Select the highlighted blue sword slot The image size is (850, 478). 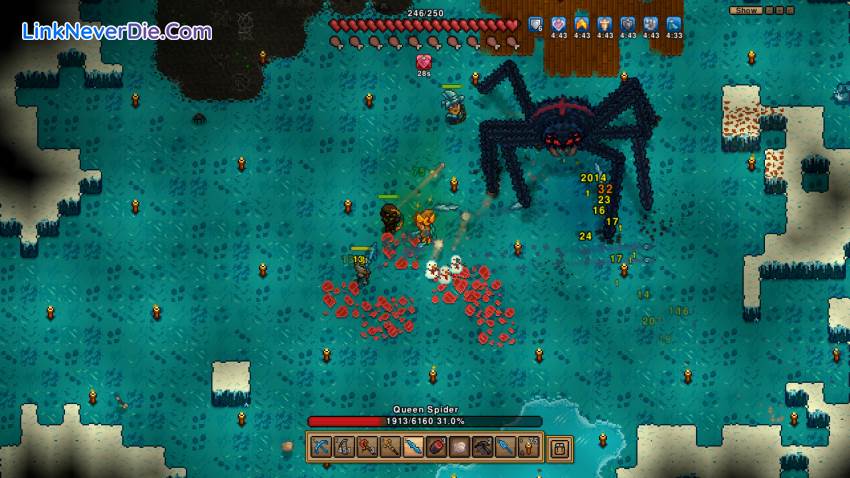pyautogui.click(x=414, y=446)
